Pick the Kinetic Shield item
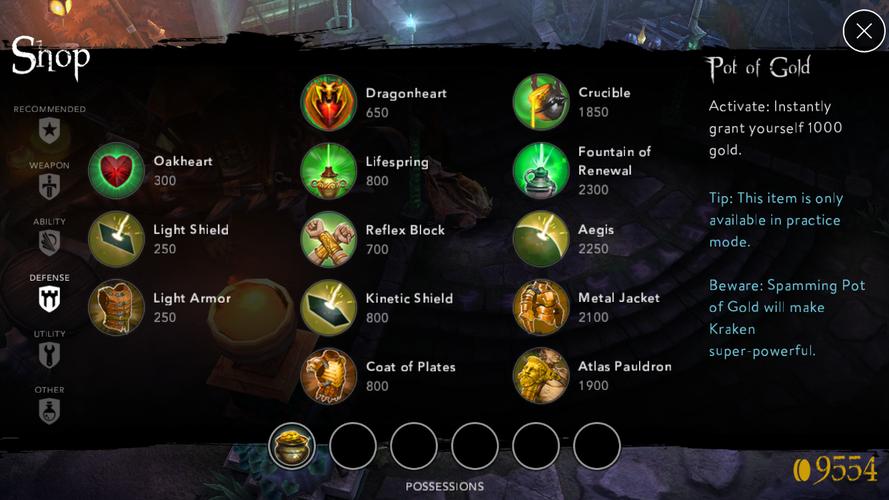 [x=329, y=308]
